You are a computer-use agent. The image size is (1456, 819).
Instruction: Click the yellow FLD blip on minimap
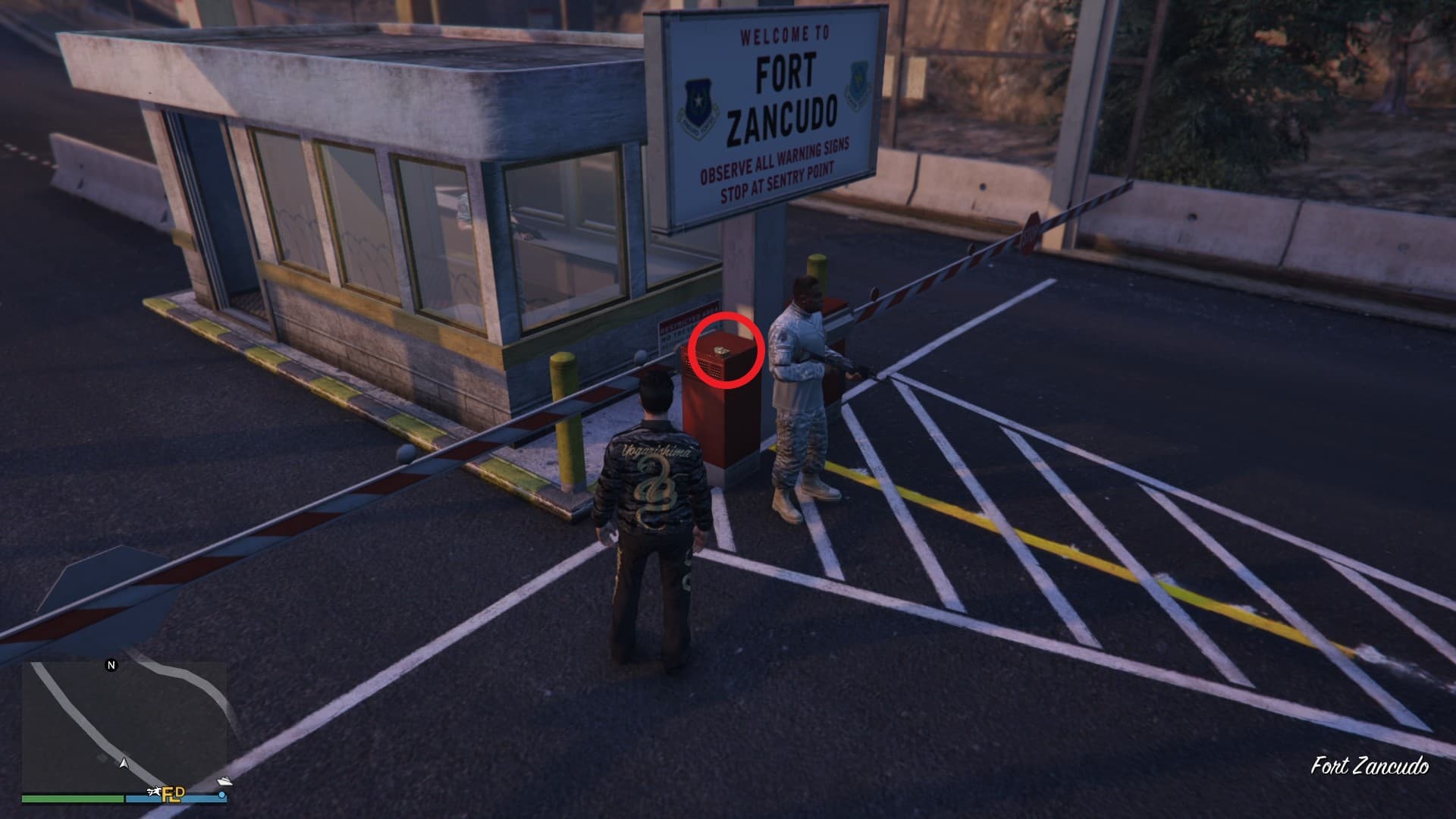click(x=174, y=794)
